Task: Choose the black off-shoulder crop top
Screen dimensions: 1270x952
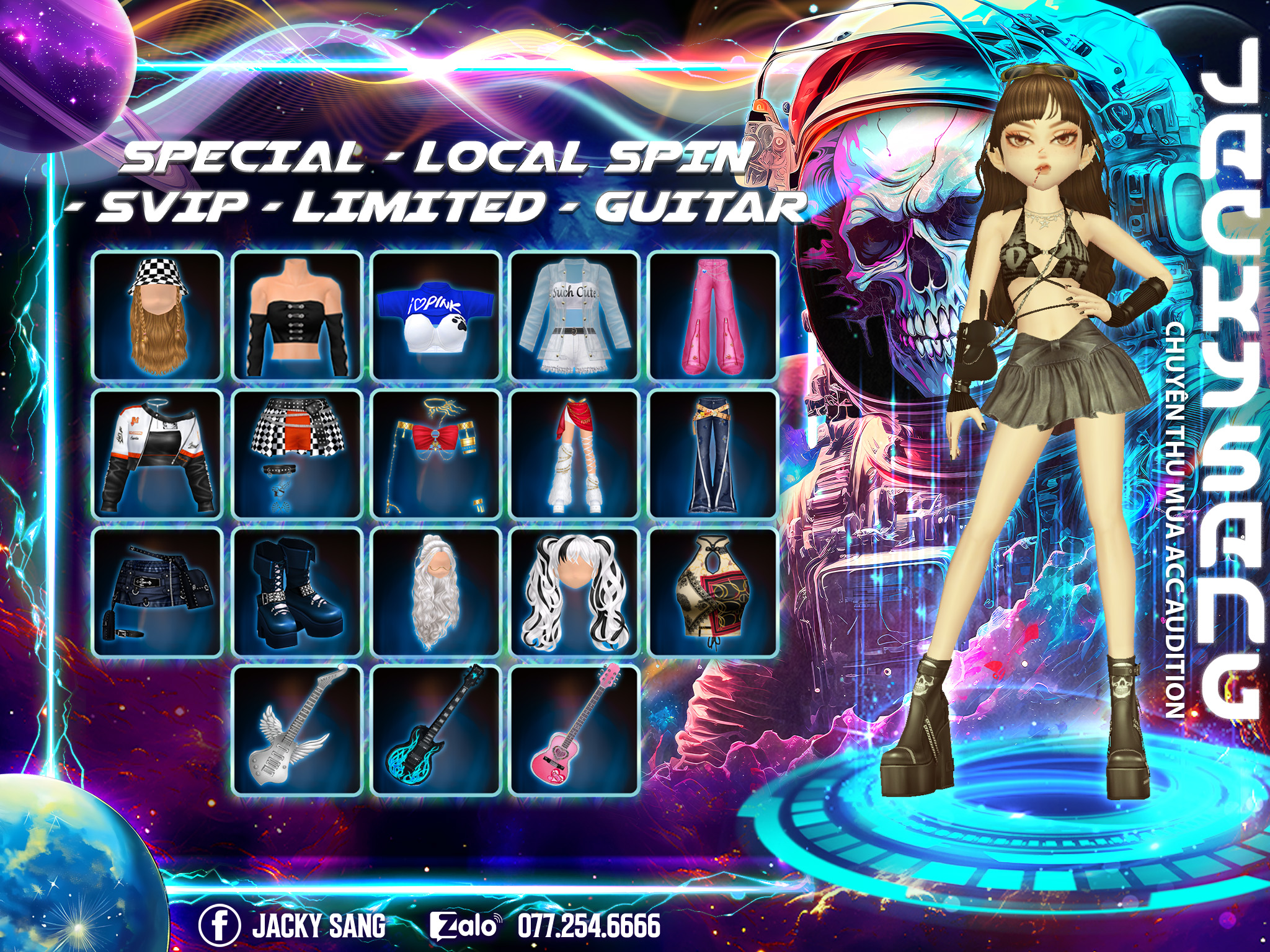Action: [x=297, y=316]
